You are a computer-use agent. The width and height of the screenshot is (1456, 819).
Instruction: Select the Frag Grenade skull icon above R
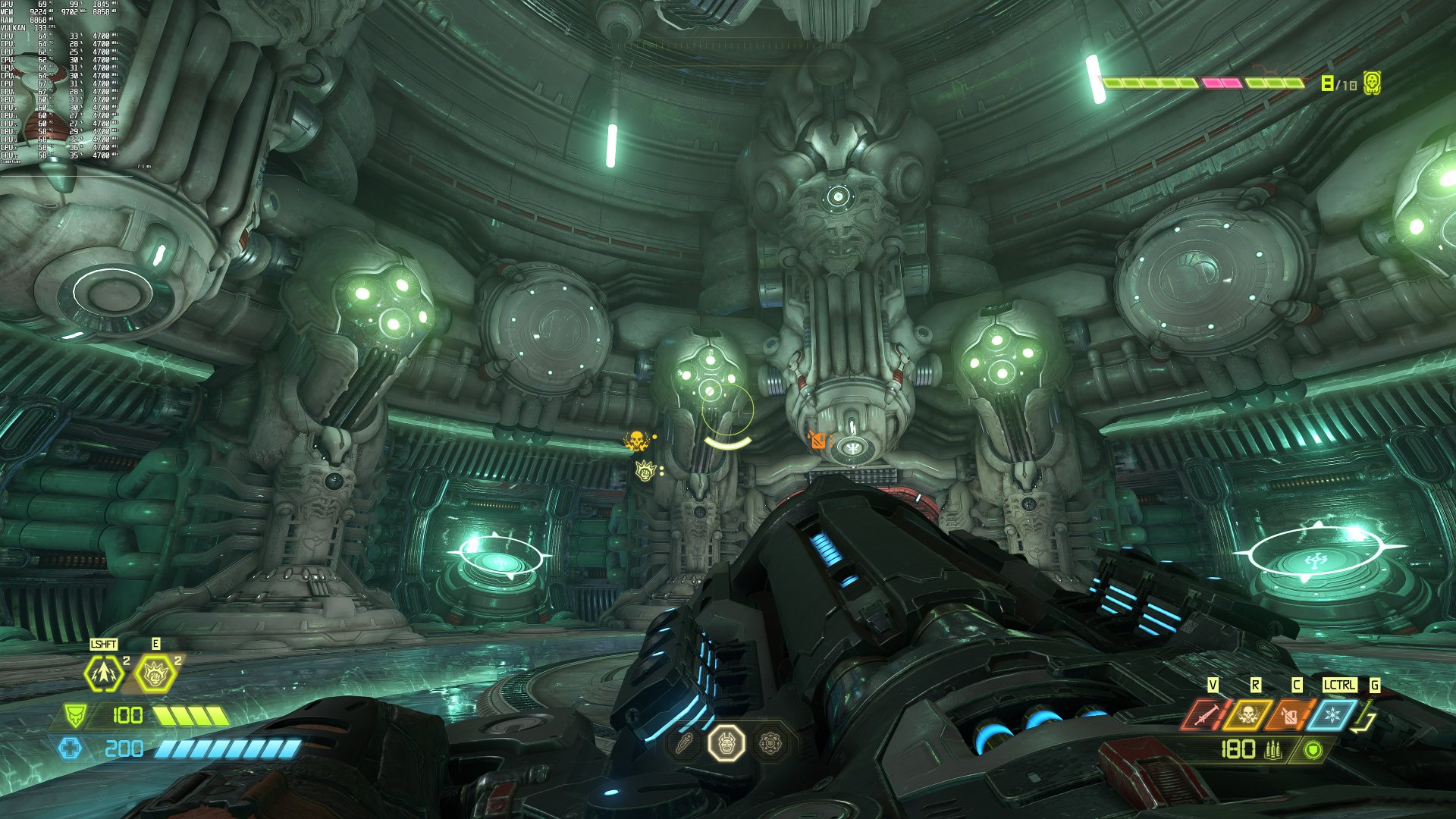1247,713
